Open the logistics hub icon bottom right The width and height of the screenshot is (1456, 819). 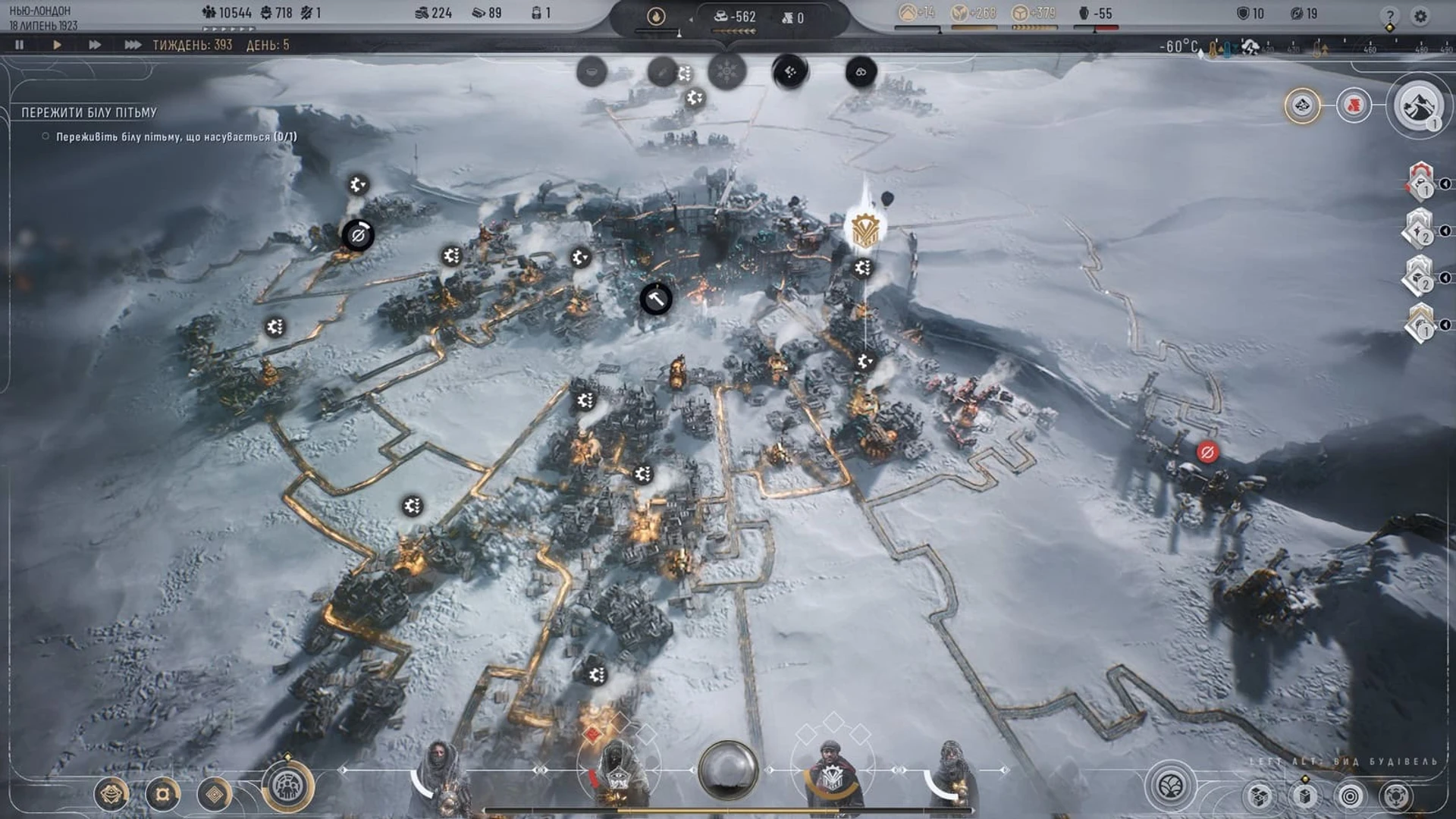coord(1396,796)
